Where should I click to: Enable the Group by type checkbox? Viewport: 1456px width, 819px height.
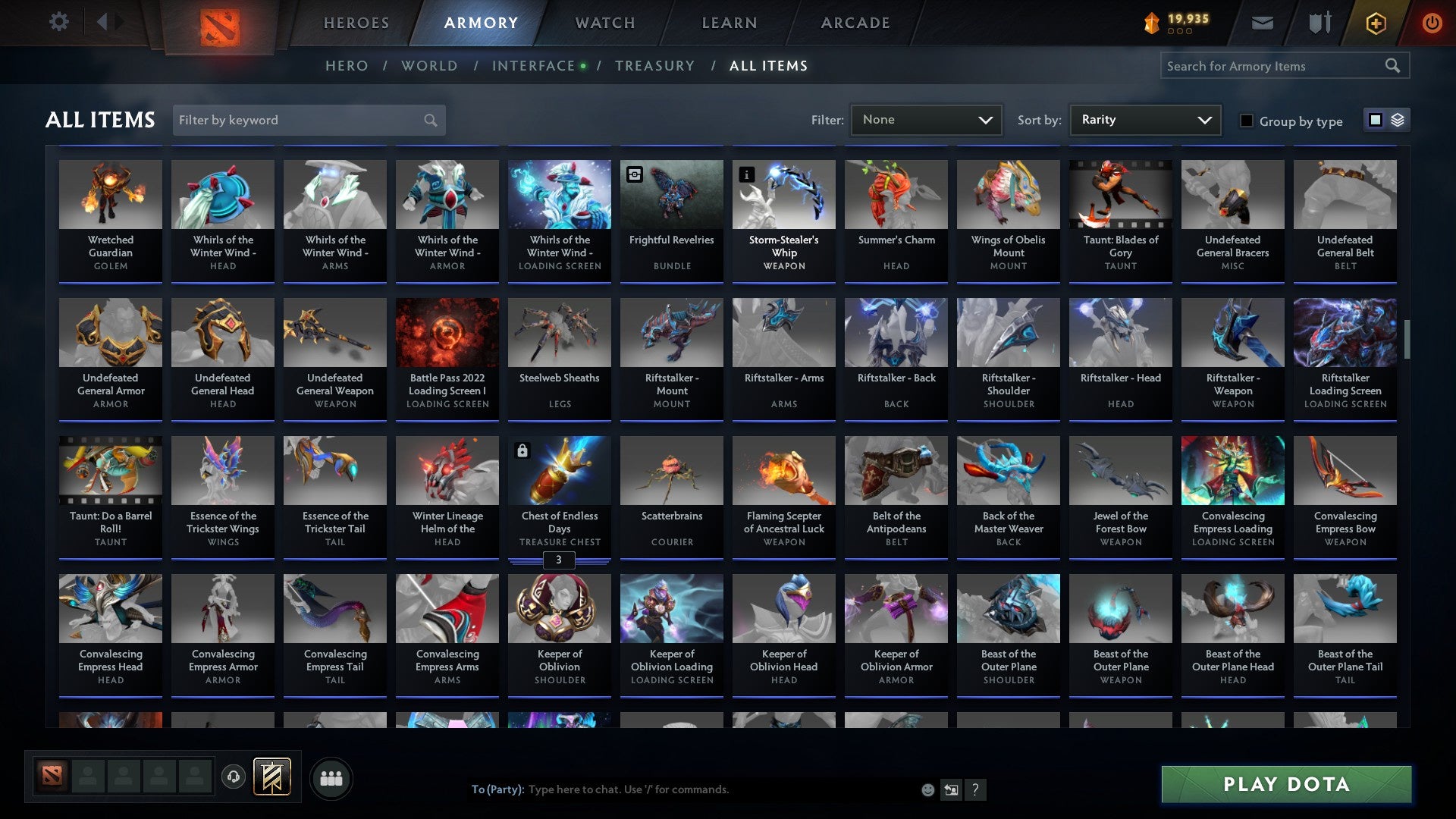(x=1247, y=121)
